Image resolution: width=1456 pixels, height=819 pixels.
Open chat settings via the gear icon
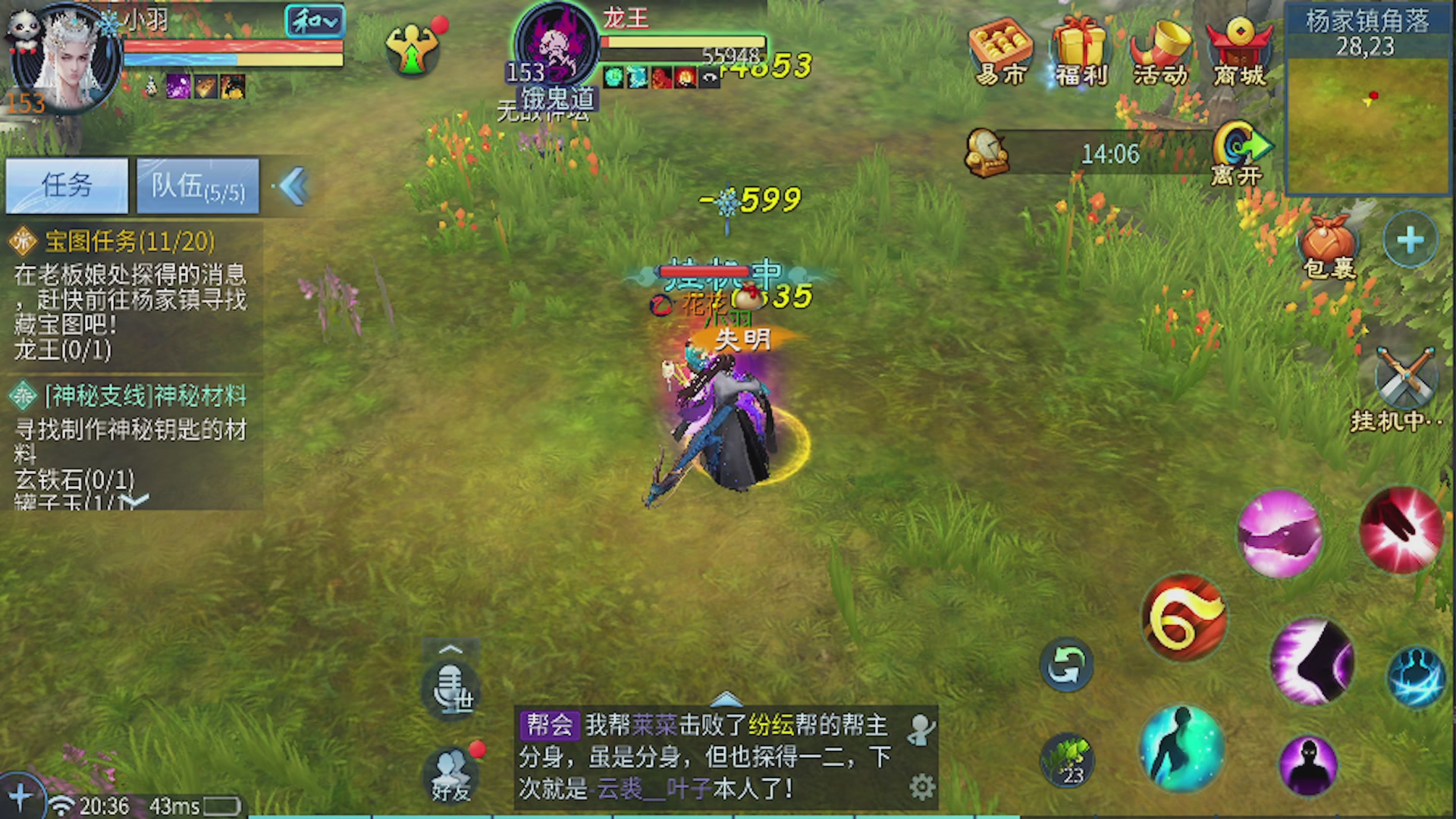point(922,787)
